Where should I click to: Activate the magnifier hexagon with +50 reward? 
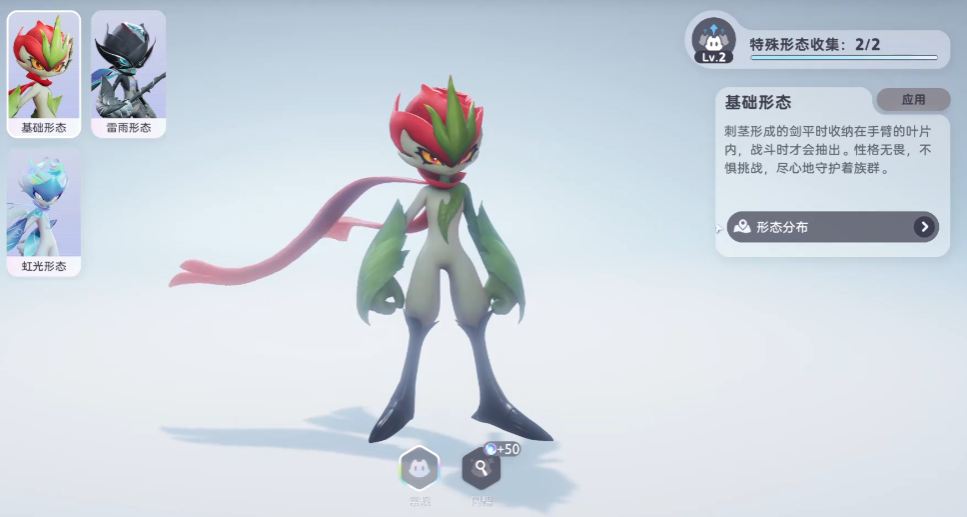coord(482,467)
